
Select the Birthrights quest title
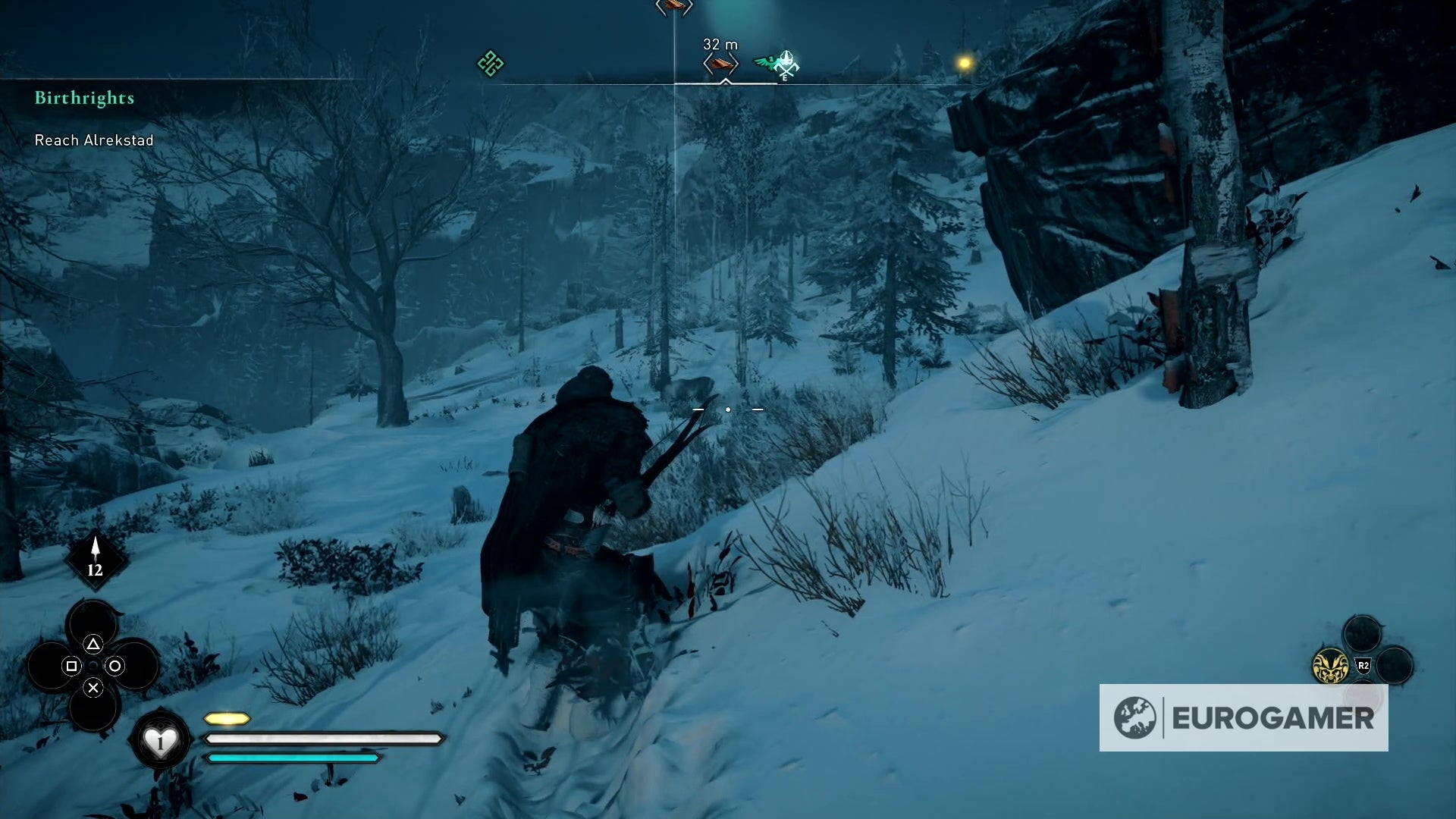(x=83, y=98)
